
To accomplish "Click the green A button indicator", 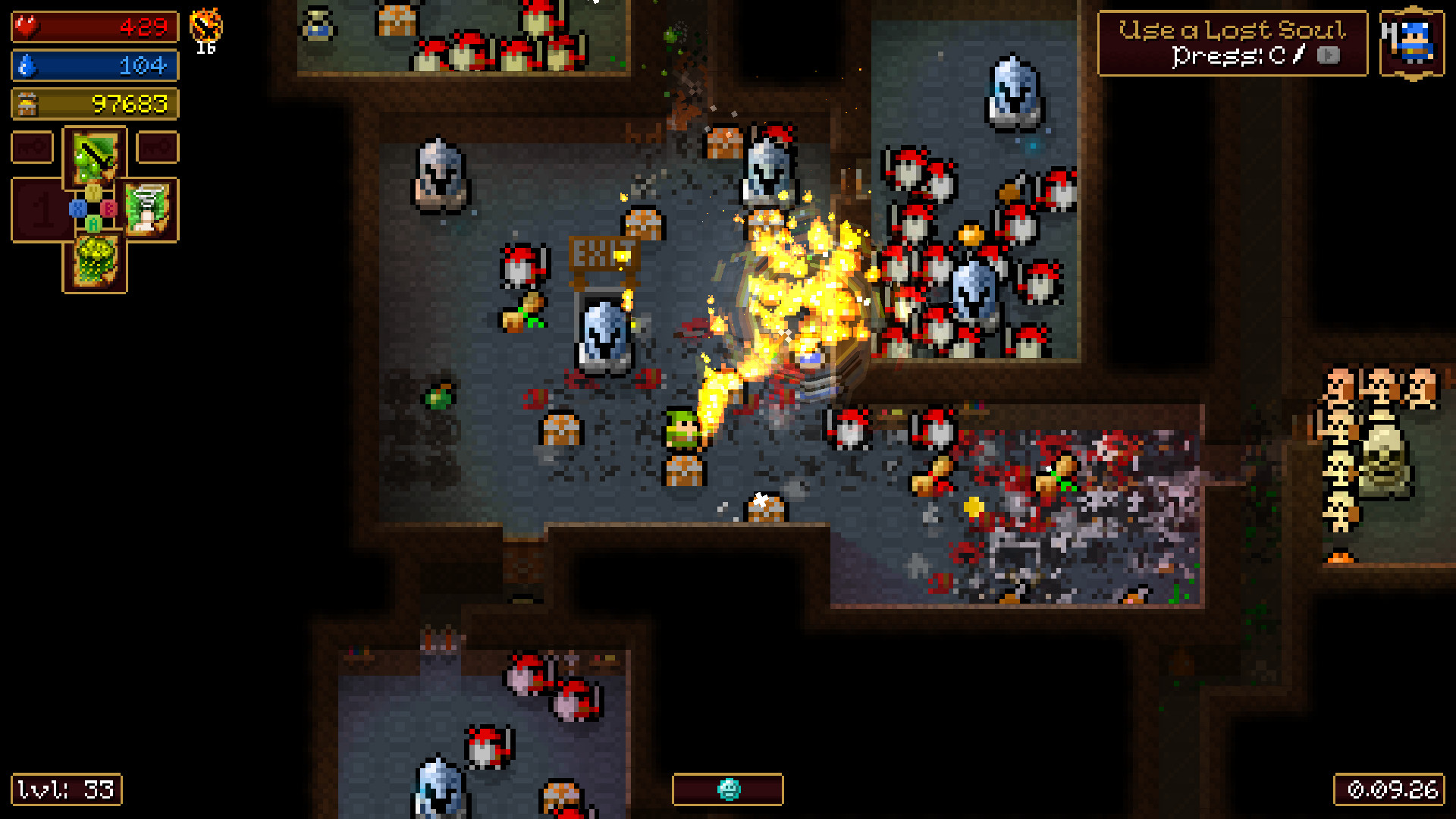I will pos(93,223).
